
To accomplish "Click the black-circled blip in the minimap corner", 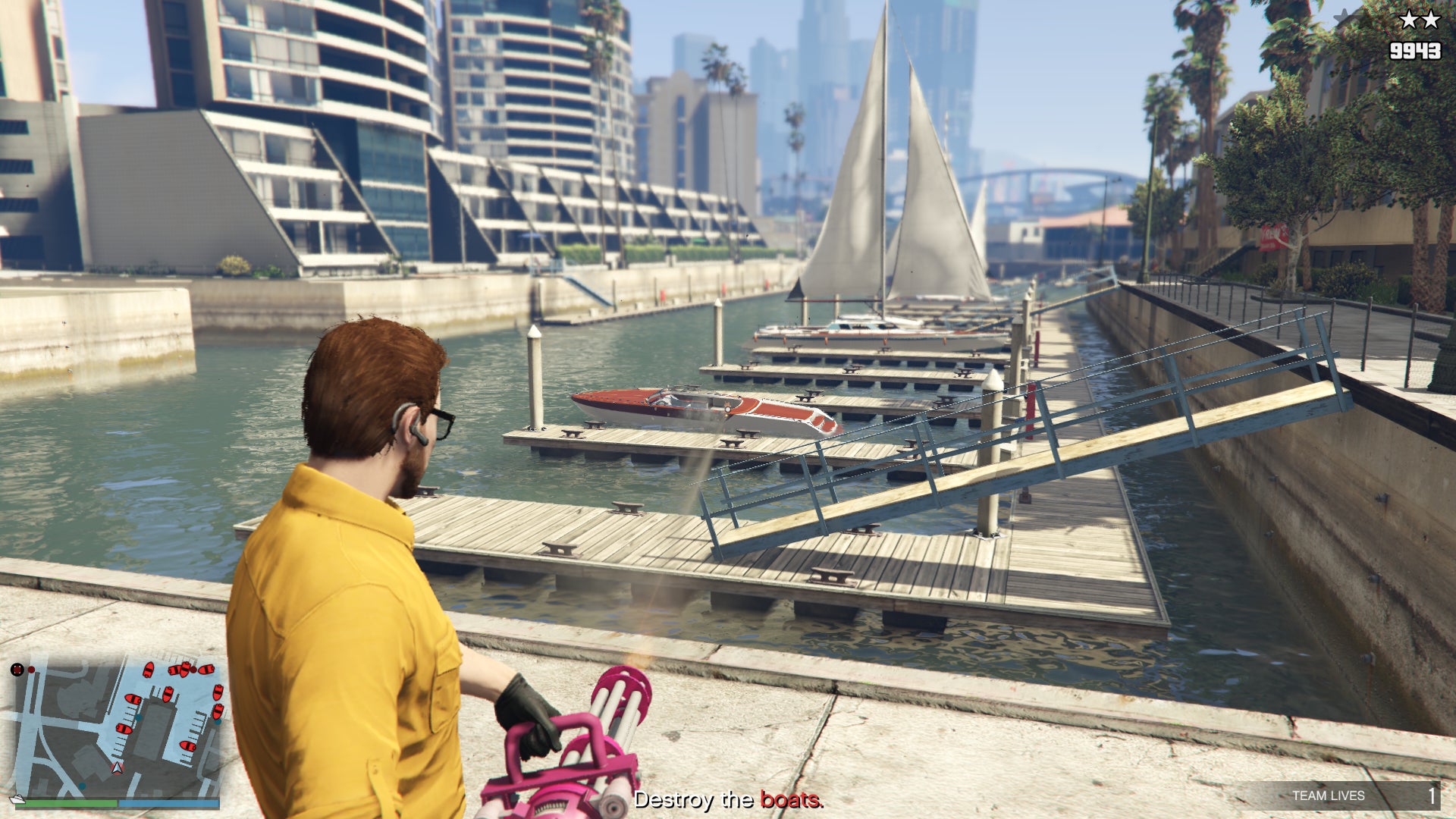I will click(x=17, y=670).
